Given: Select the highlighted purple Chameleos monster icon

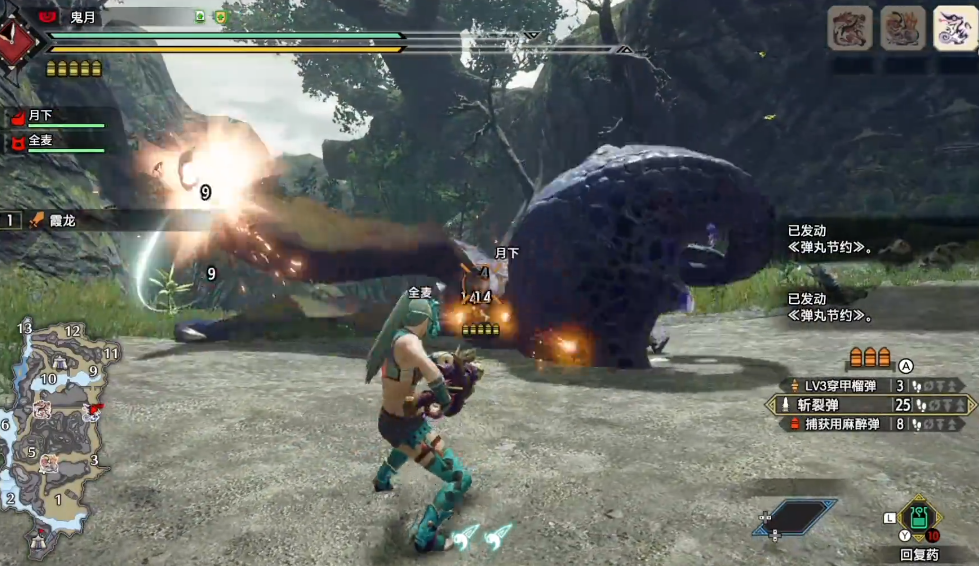Looking at the screenshot, I should pos(955,28).
